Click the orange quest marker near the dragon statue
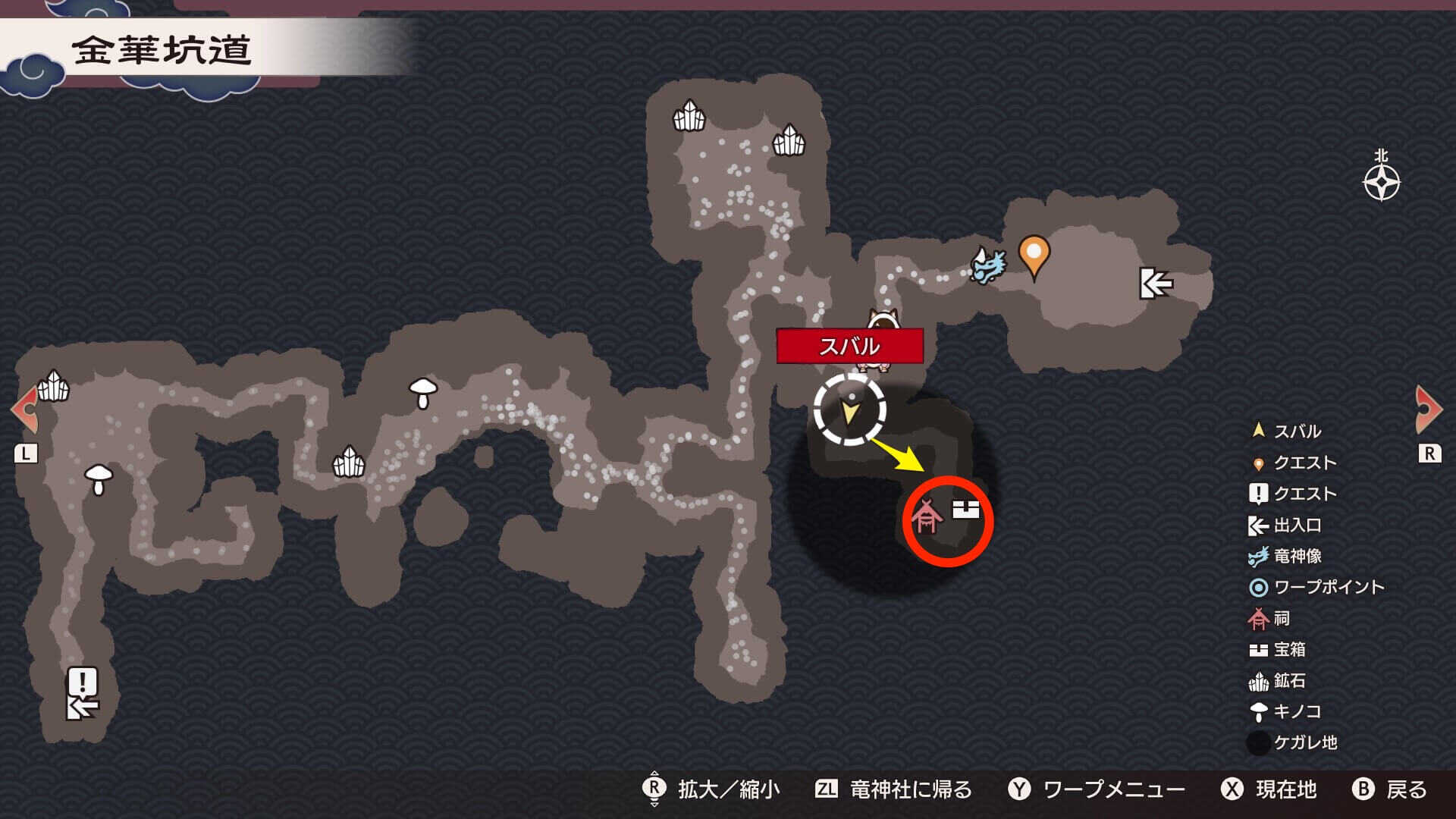The image size is (1456, 819). pyautogui.click(x=1035, y=256)
